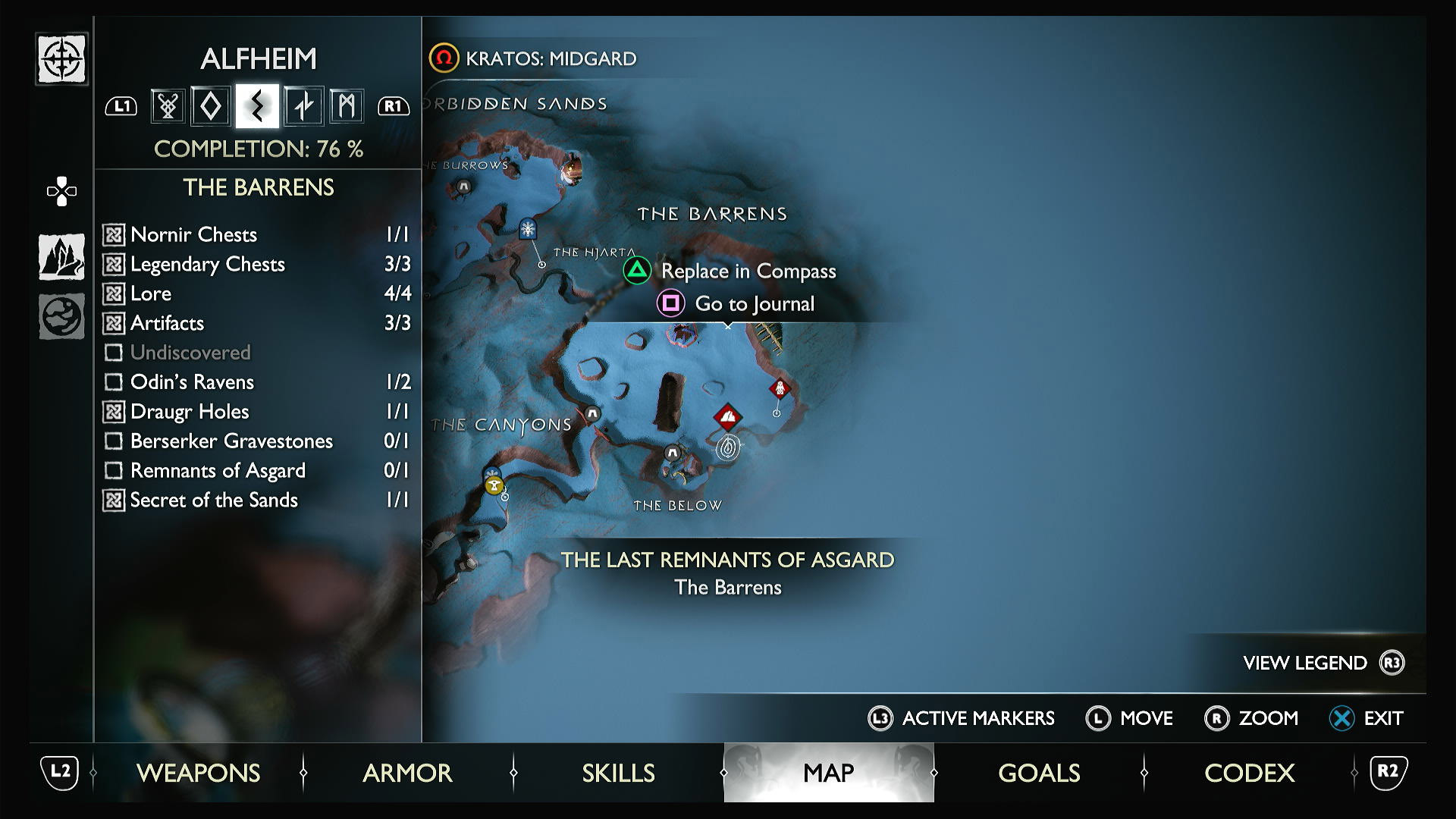Open the Codex tab
This screenshot has height=819, width=1456.
[x=1249, y=773]
